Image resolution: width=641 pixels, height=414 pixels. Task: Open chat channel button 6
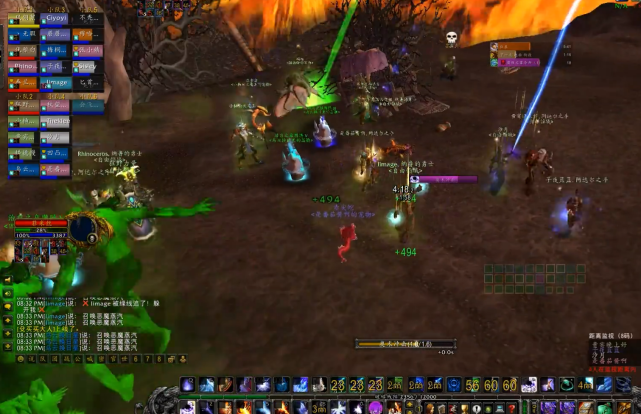point(136,358)
